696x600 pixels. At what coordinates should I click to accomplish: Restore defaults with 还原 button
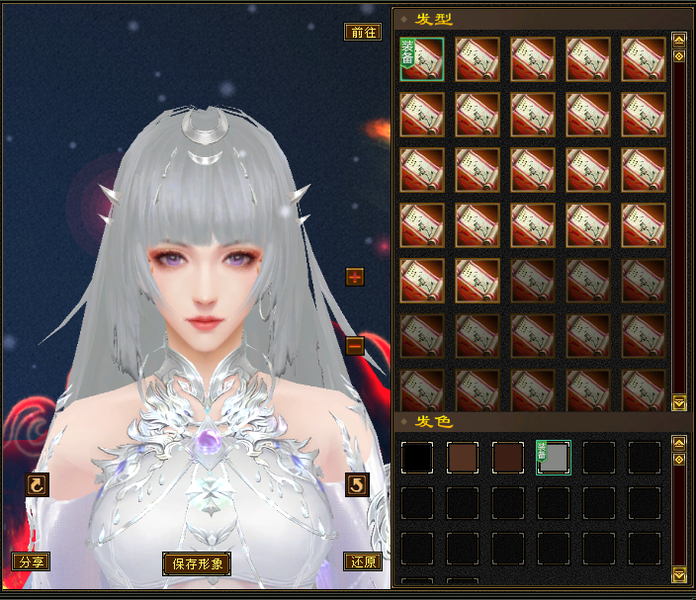pos(362,562)
